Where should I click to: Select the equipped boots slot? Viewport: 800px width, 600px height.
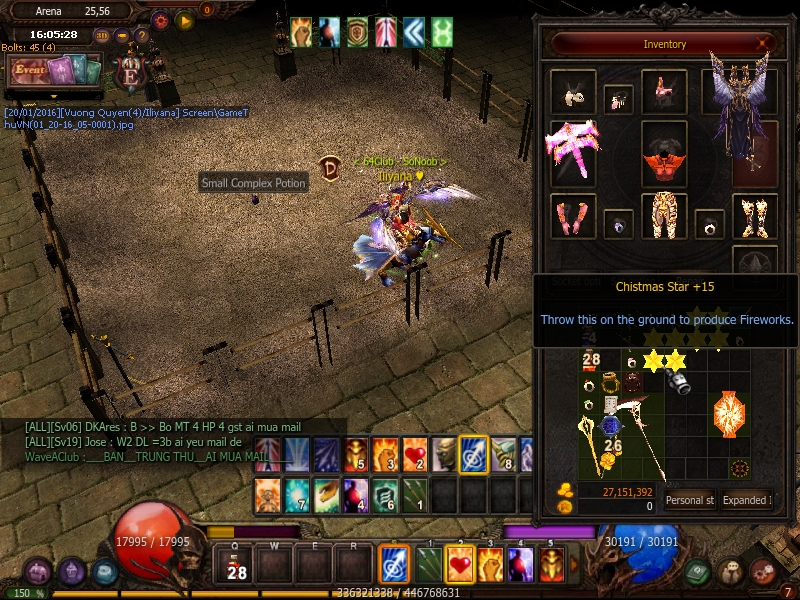coord(755,214)
